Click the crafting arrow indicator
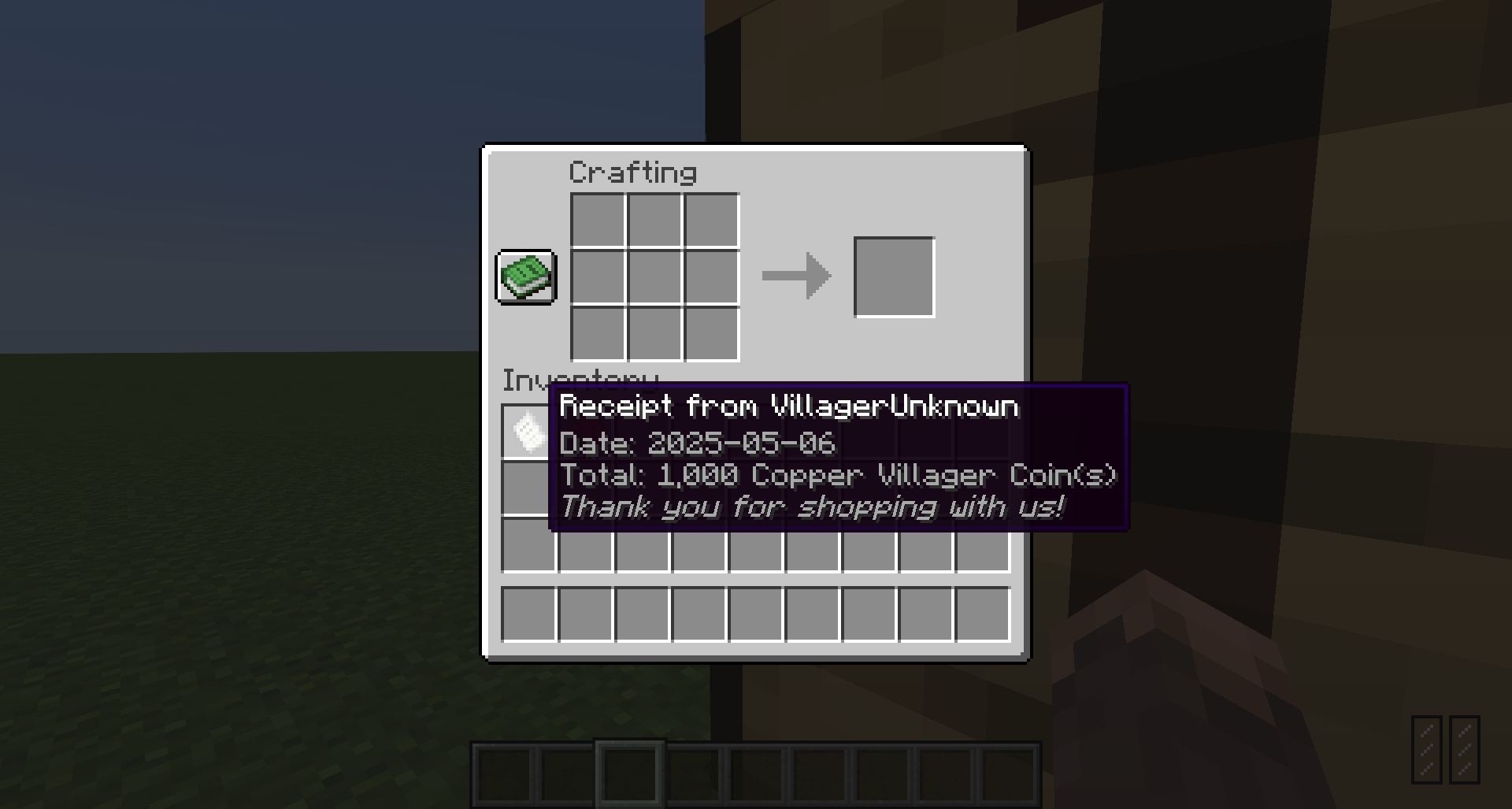 [x=795, y=276]
